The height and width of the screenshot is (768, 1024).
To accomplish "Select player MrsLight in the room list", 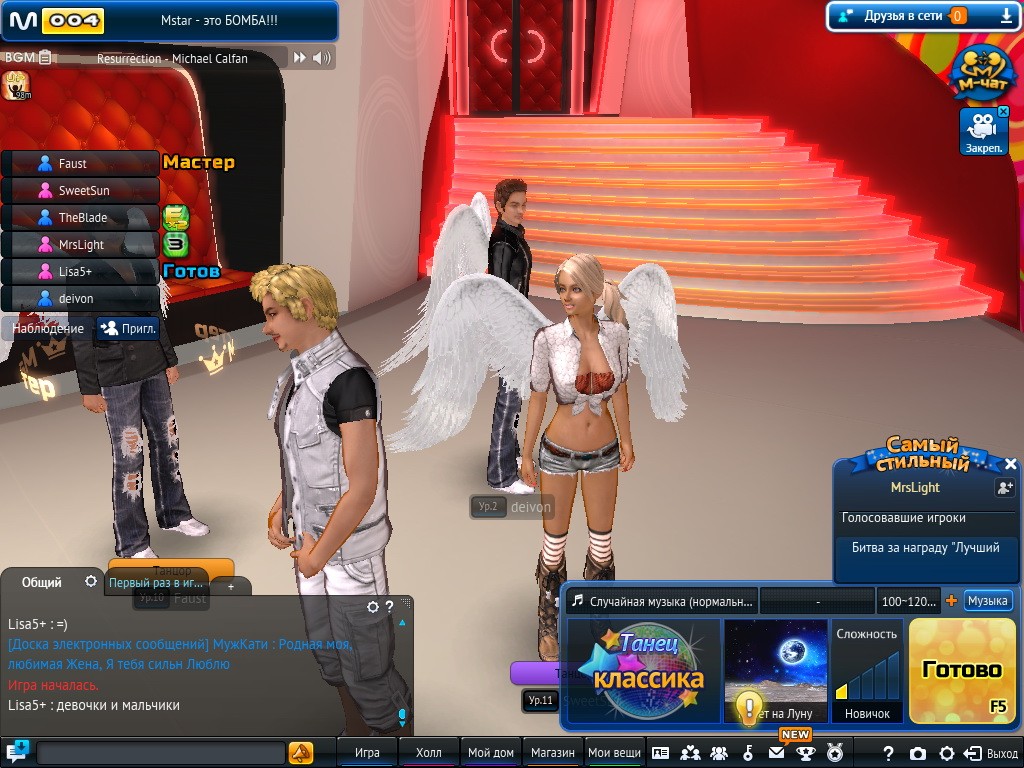I will [x=80, y=244].
